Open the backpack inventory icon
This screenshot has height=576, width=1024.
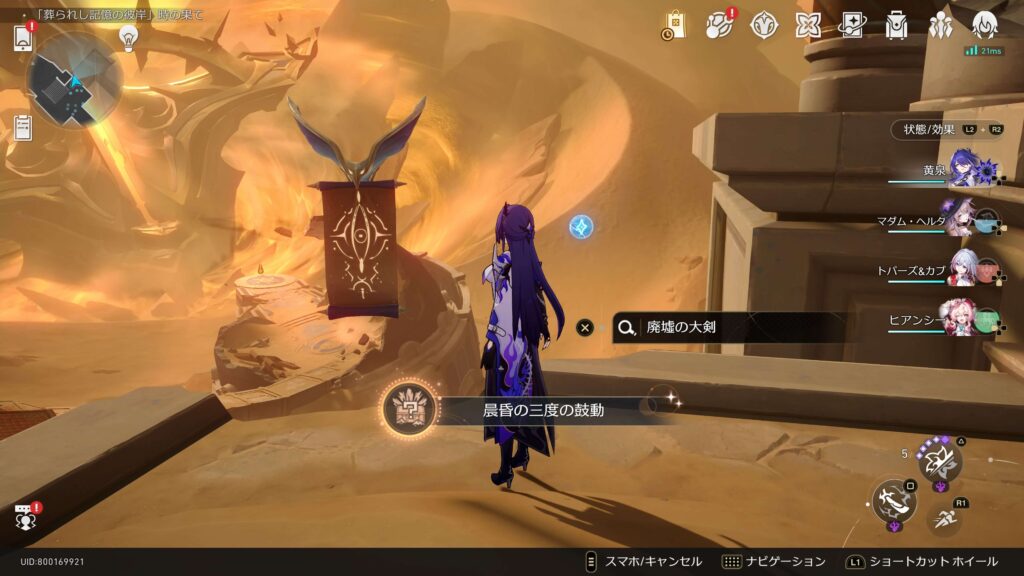coord(896,25)
